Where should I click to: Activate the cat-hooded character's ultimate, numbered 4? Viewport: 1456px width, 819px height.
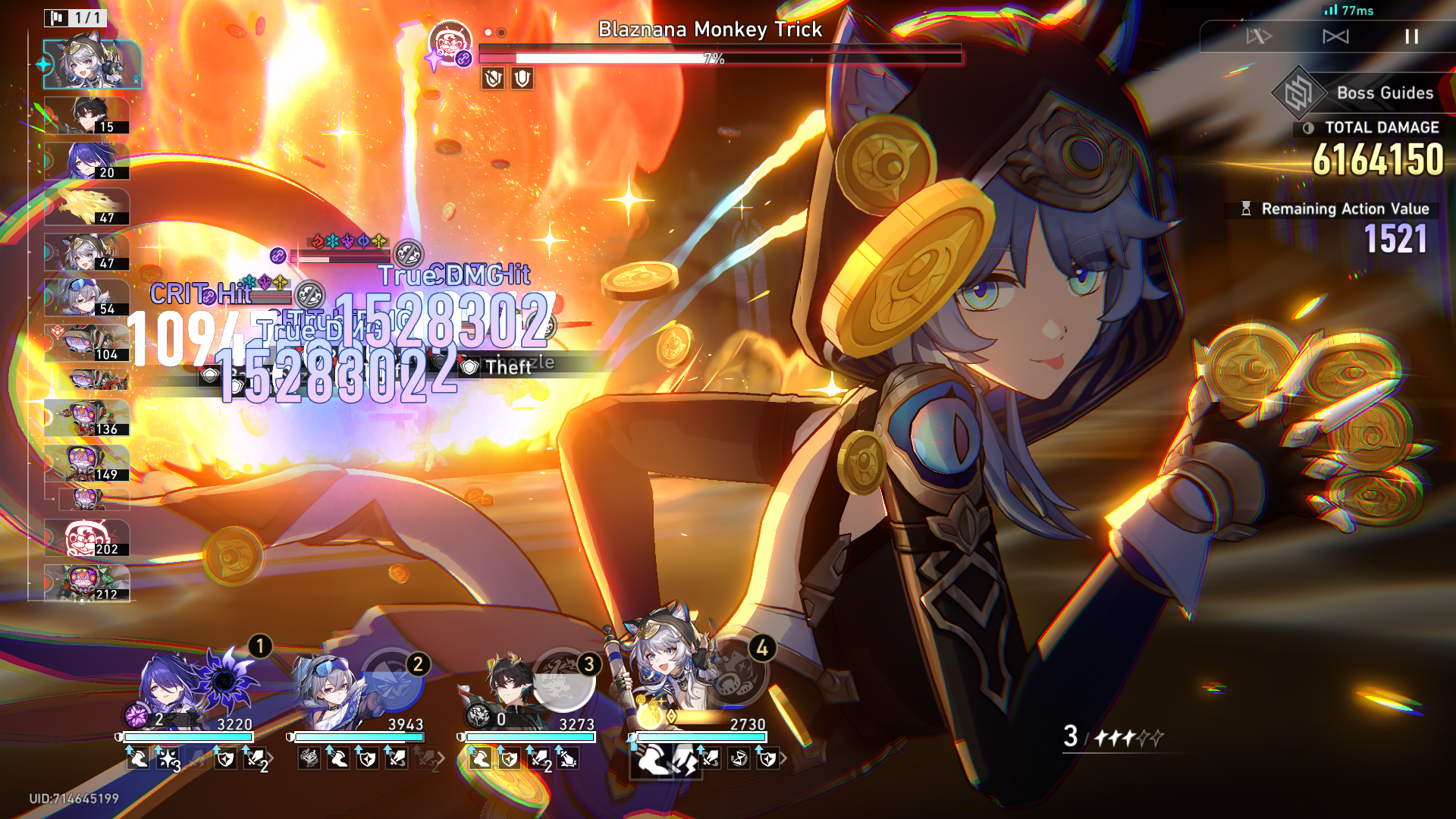tap(733, 671)
